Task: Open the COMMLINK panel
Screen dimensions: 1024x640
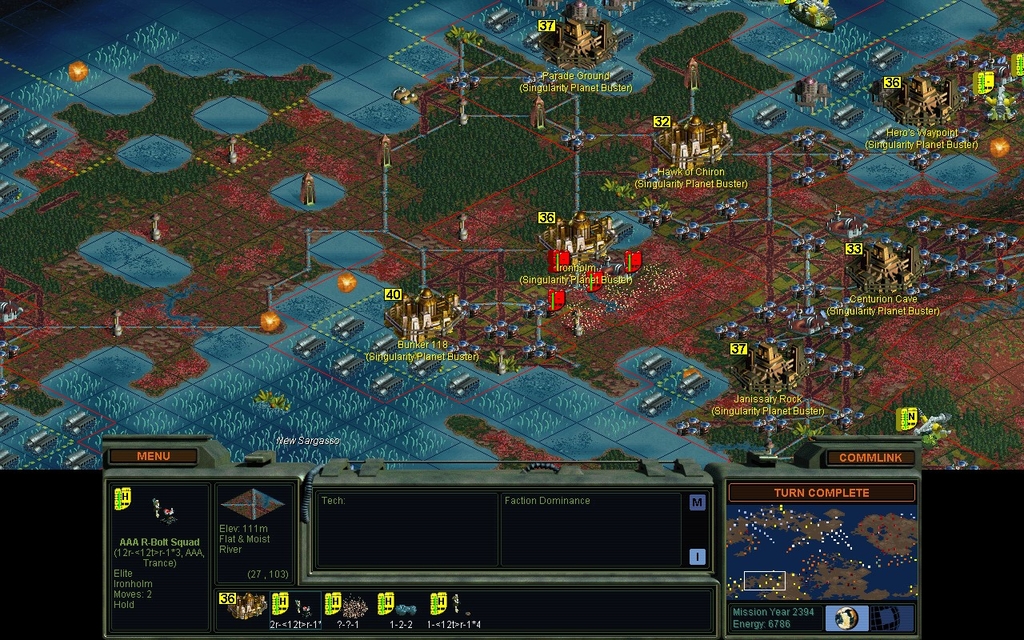Action: click(x=870, y=457)
